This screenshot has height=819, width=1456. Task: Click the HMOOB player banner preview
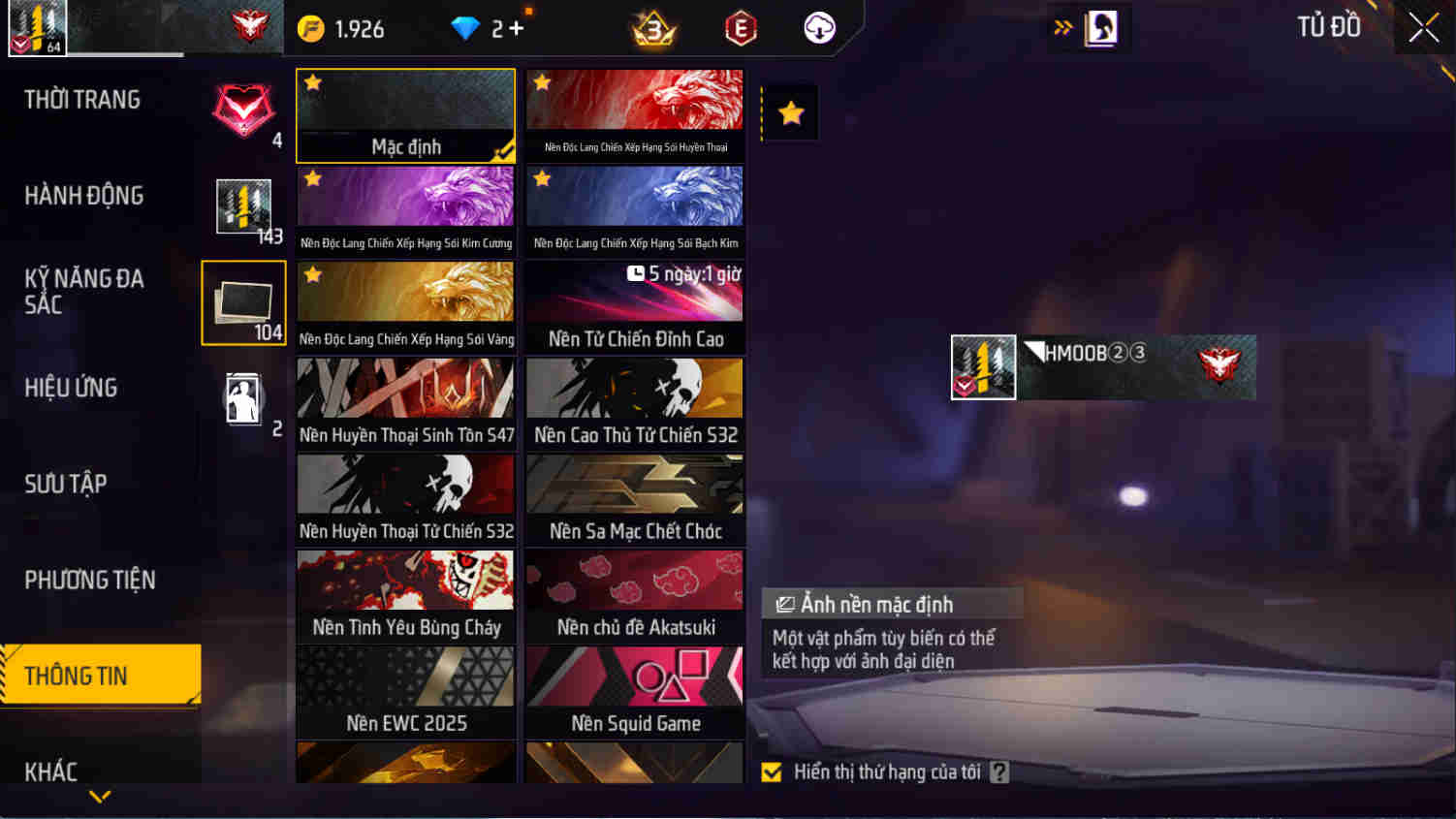point(1102,368)
